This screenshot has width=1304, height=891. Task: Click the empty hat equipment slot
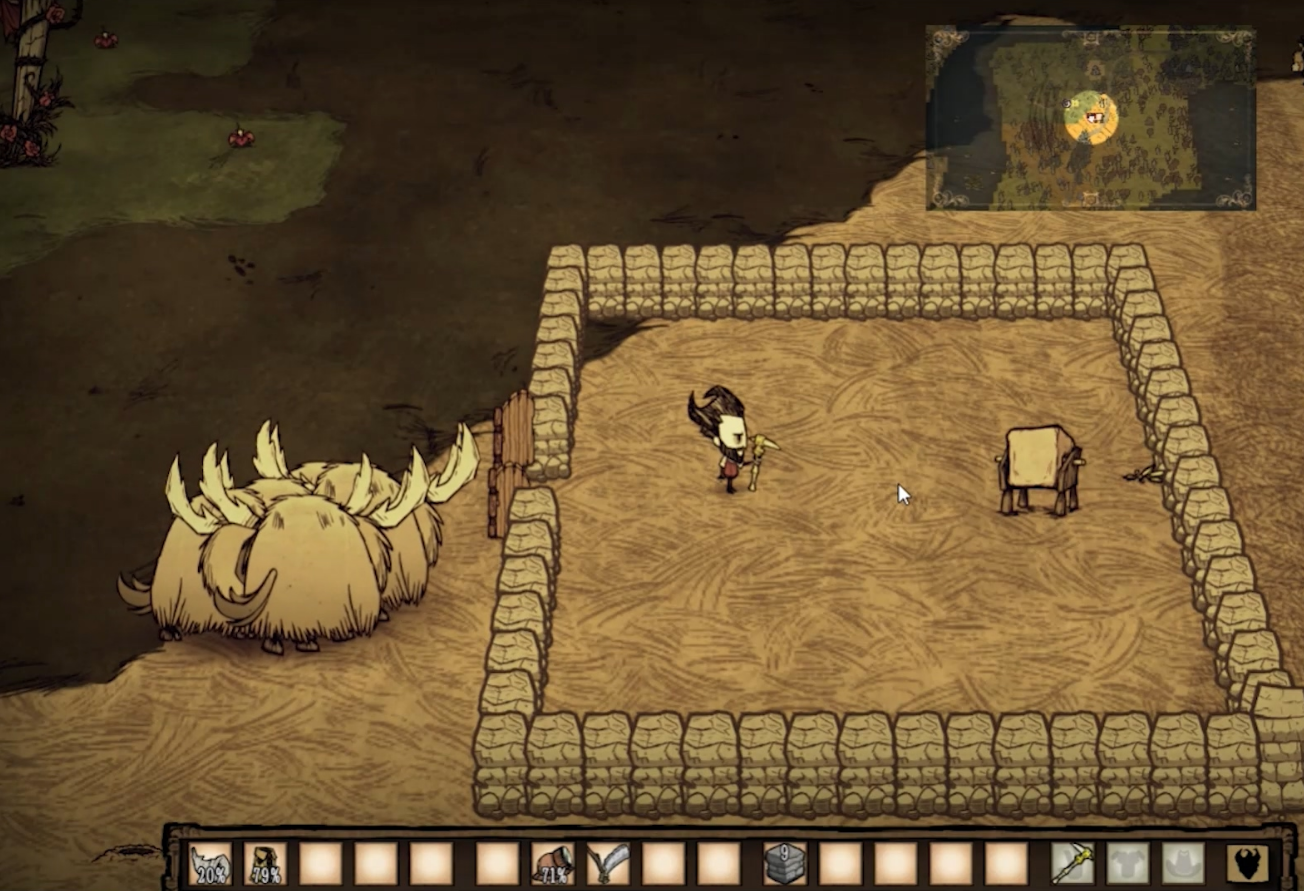[1182, 864]
